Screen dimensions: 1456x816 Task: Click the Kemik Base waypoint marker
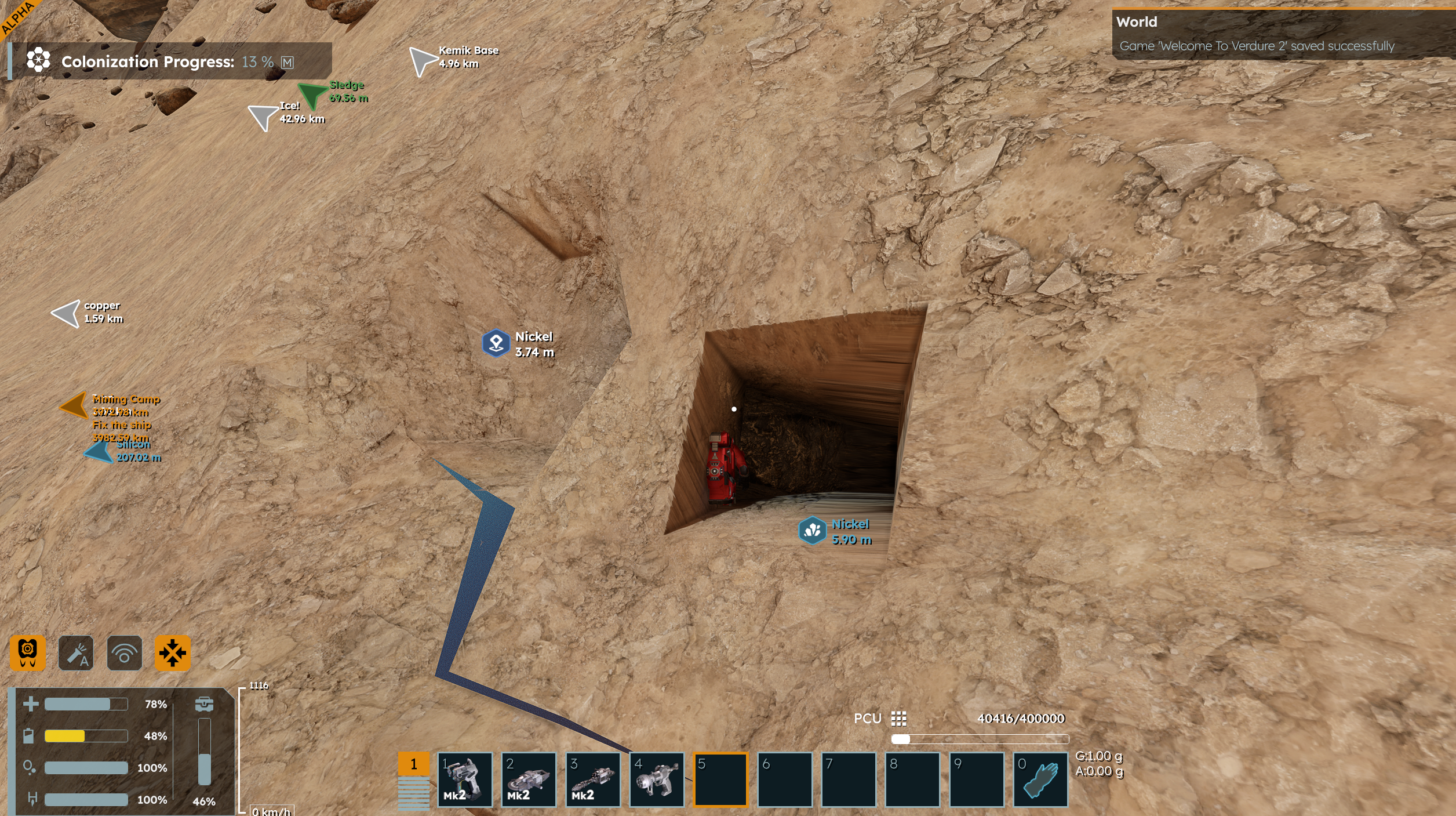coord(422,60)
